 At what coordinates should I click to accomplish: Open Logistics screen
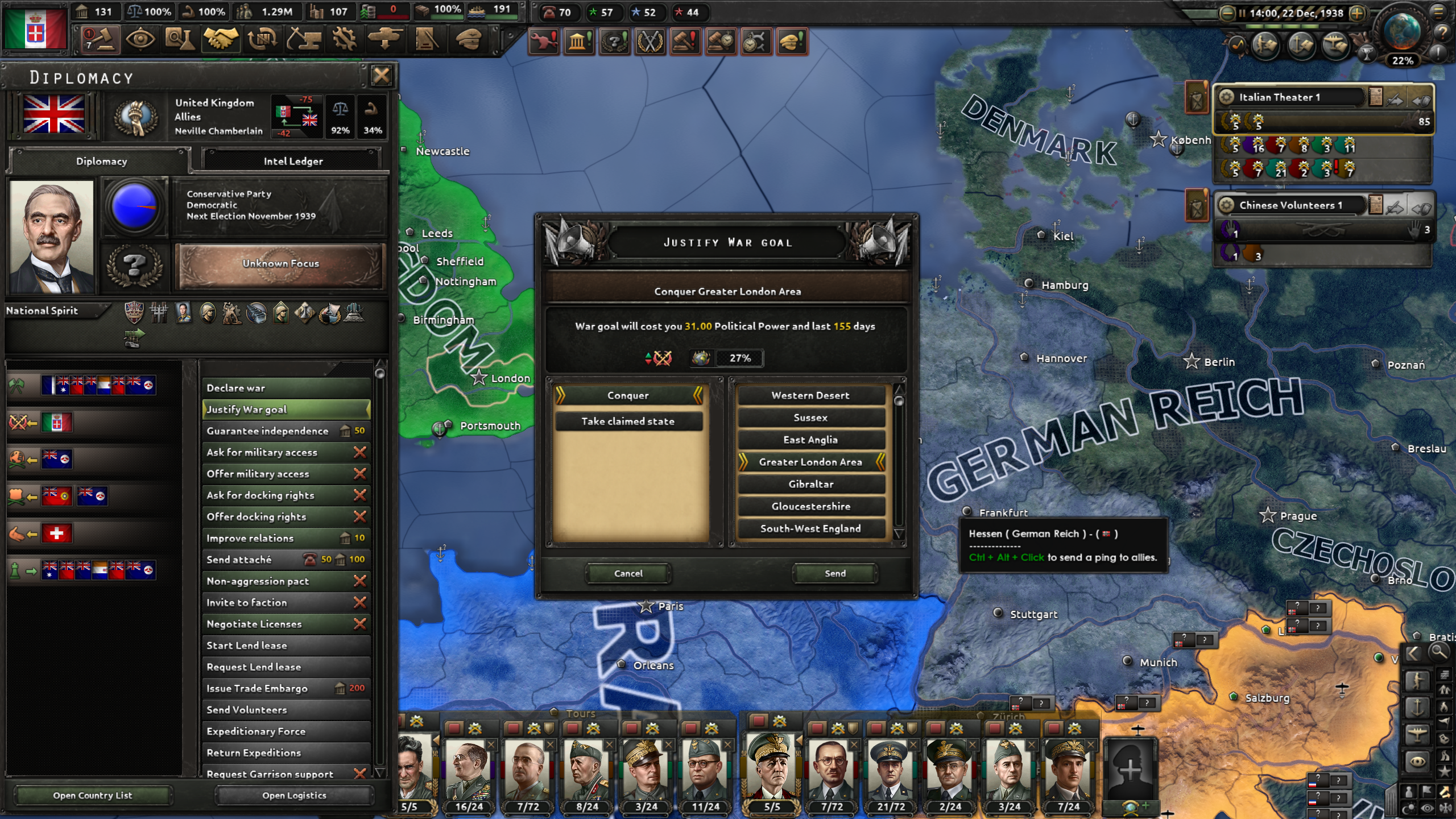294,795
